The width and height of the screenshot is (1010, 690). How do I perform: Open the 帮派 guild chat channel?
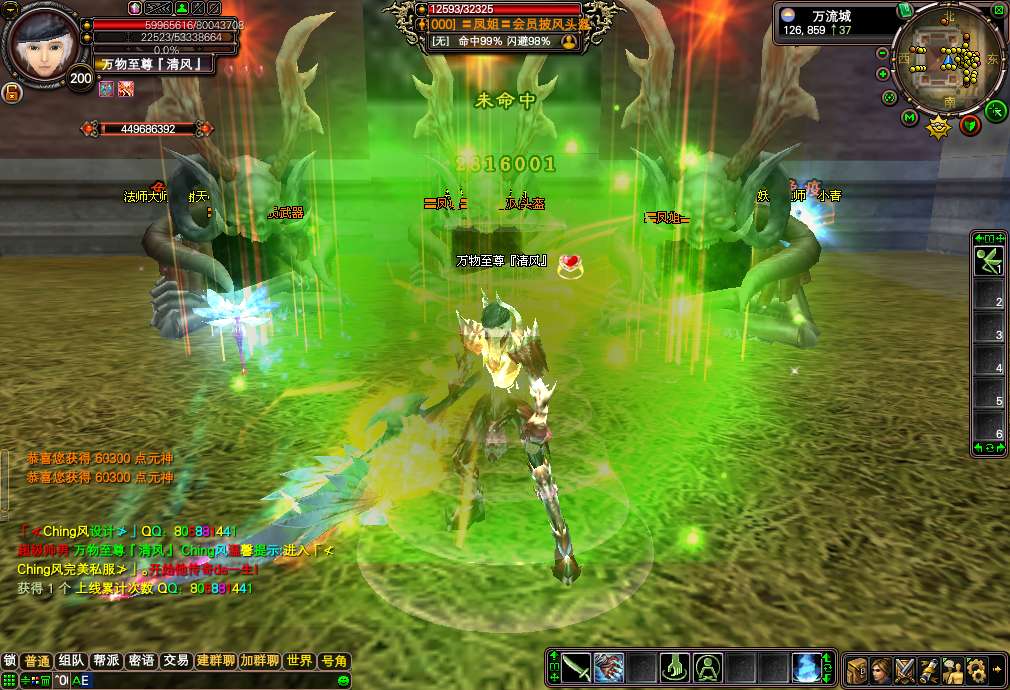point(106,661)
